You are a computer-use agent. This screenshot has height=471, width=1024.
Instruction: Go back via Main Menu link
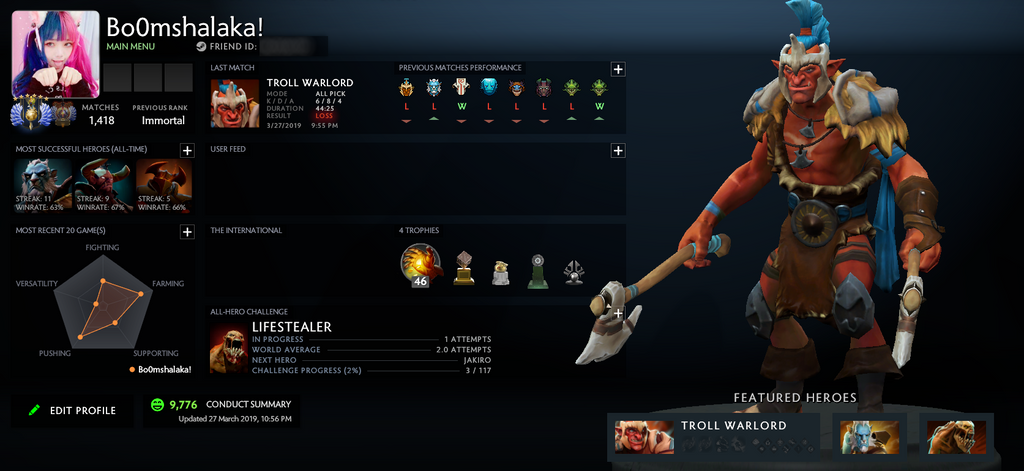click(x=130, y=46)
